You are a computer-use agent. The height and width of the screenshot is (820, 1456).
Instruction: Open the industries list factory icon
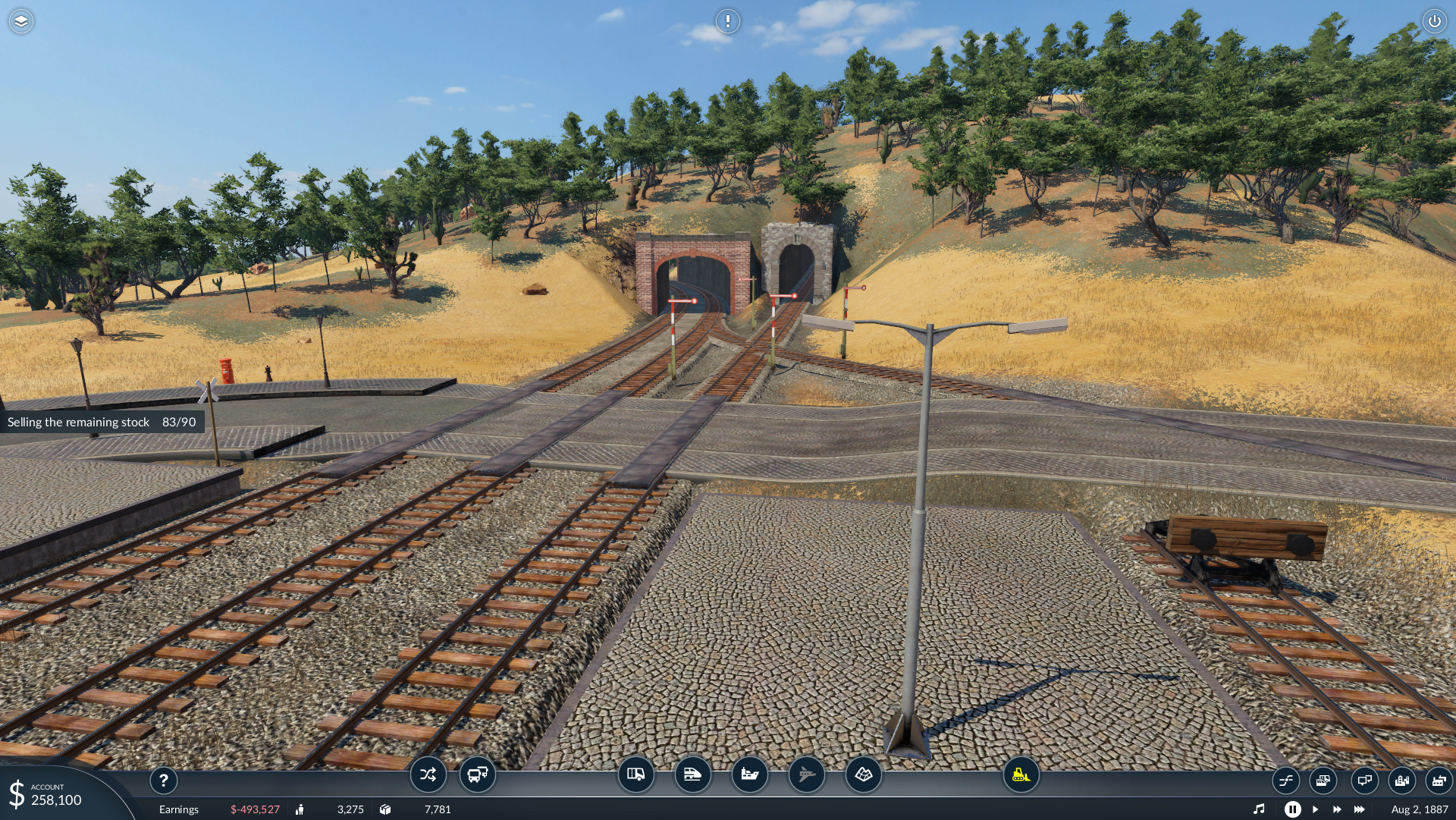pyautogui.click(x=1439, y=780)
